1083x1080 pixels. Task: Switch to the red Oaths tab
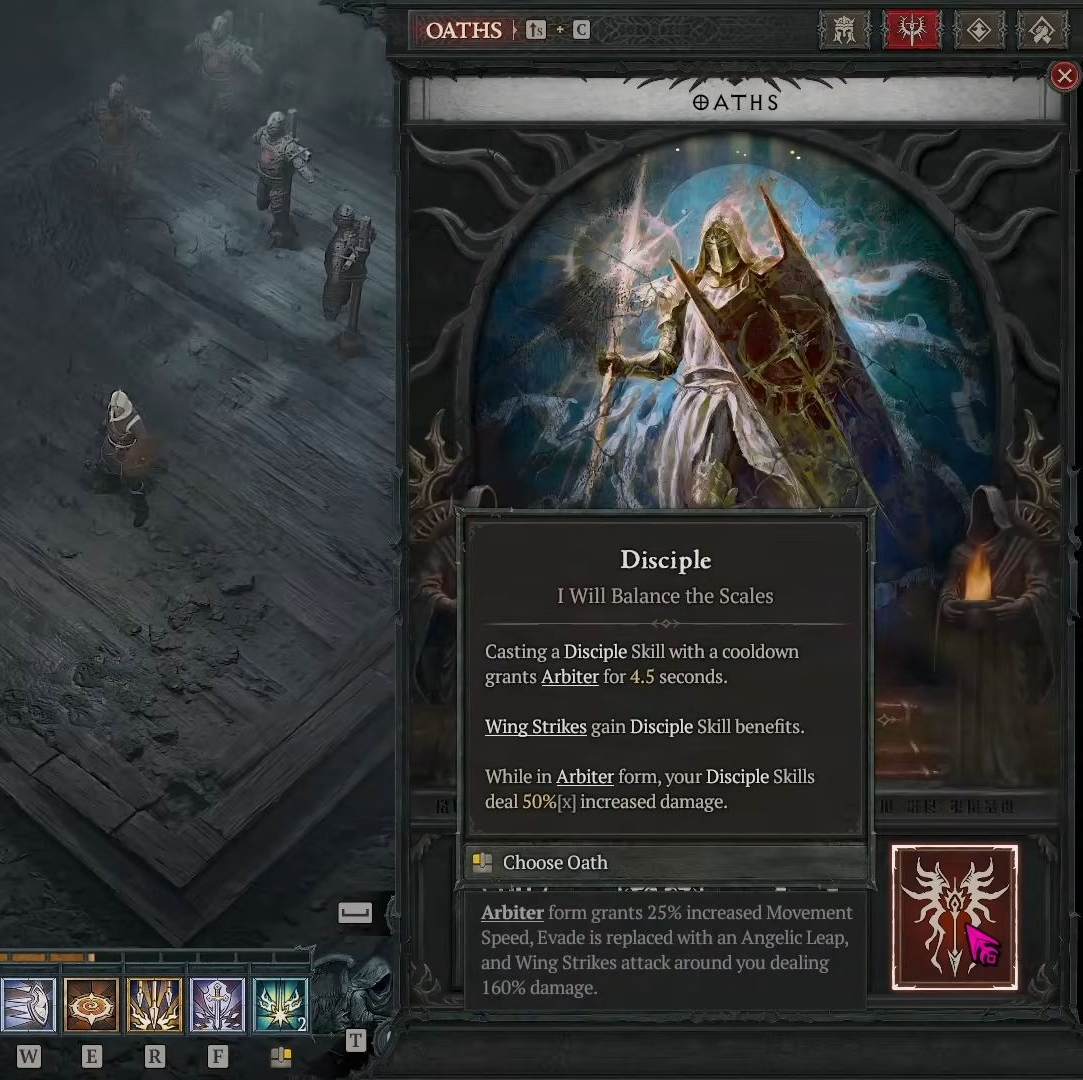point(911,30)
